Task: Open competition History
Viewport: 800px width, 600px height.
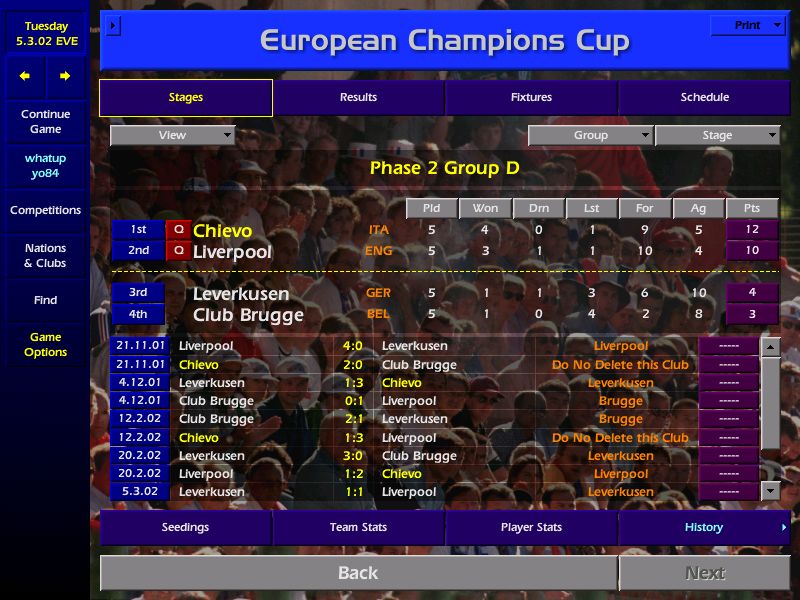Action: tap(704, 527)
